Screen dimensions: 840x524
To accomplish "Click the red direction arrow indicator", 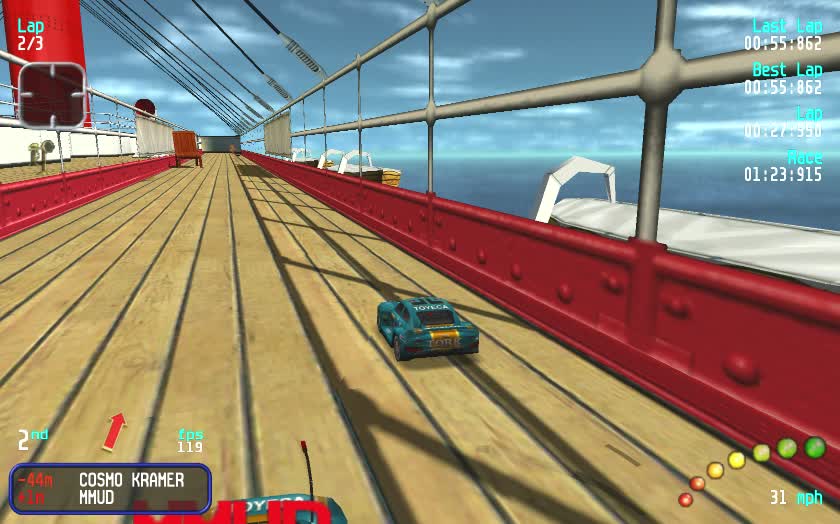I will click(x=115, y=430).
